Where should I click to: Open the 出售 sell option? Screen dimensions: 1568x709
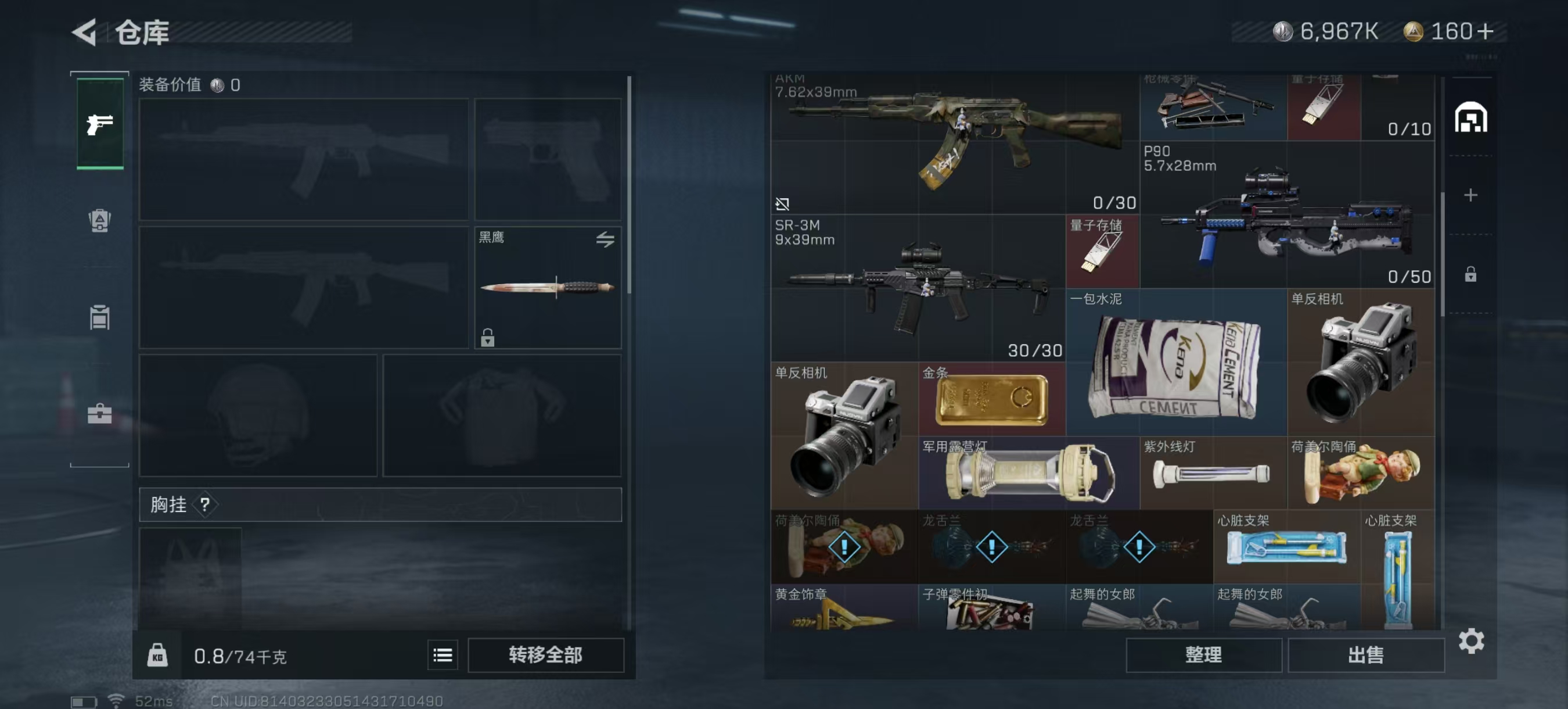(1365, 655)
